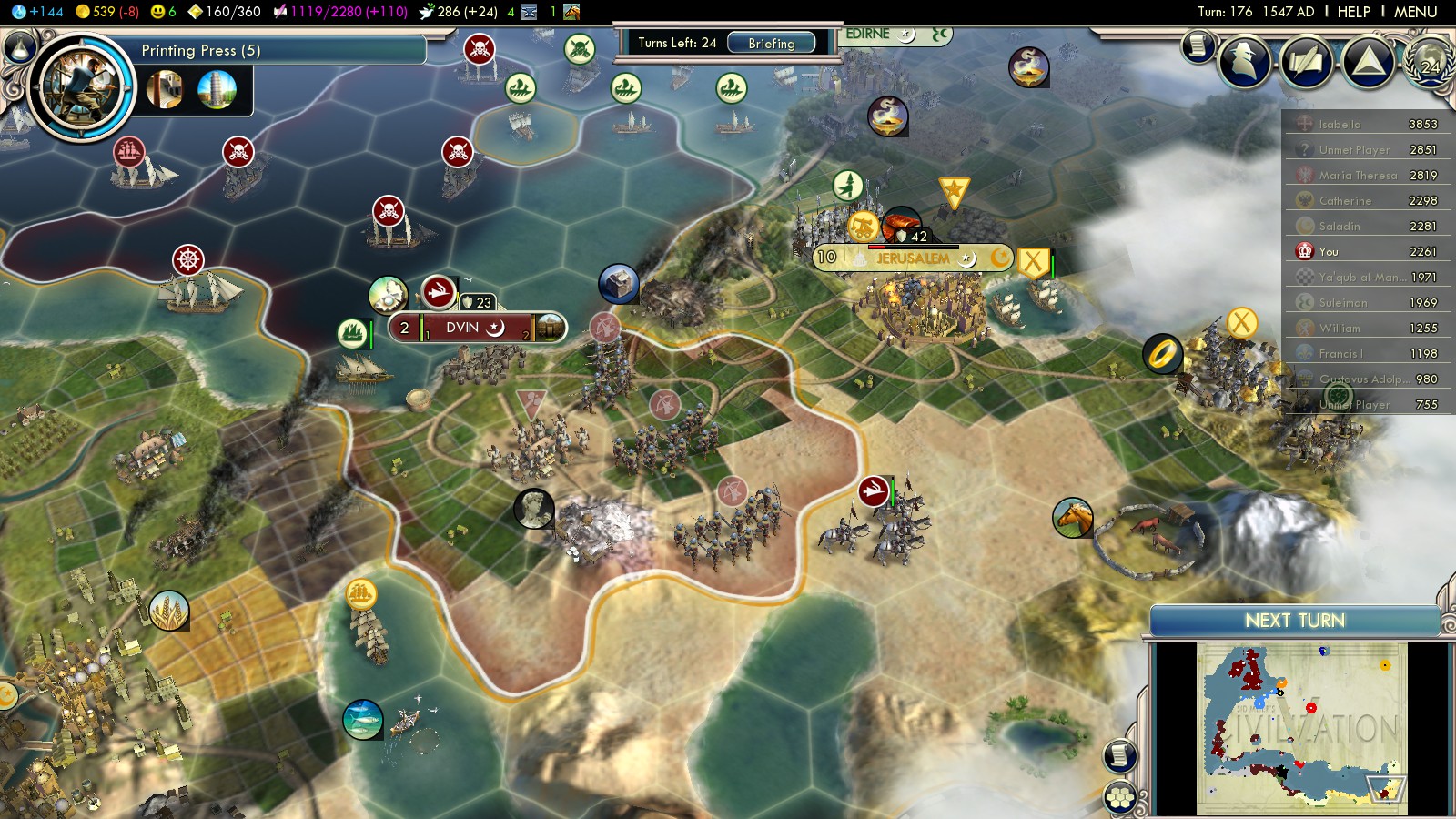Click the faith dove readout
Screen dimensions: 1456x819
(459, 12)
